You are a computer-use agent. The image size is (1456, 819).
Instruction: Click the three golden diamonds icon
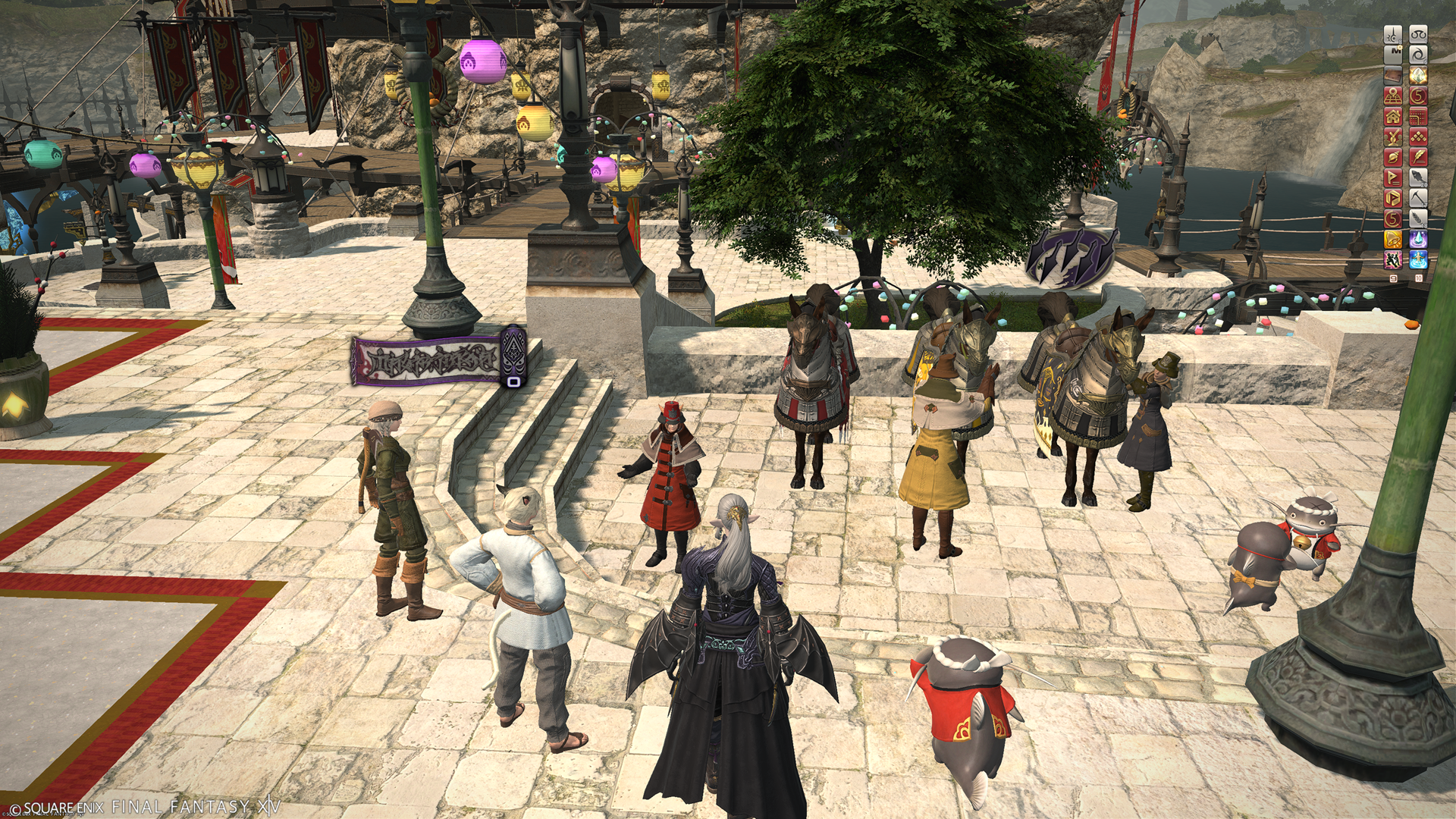1417,136
